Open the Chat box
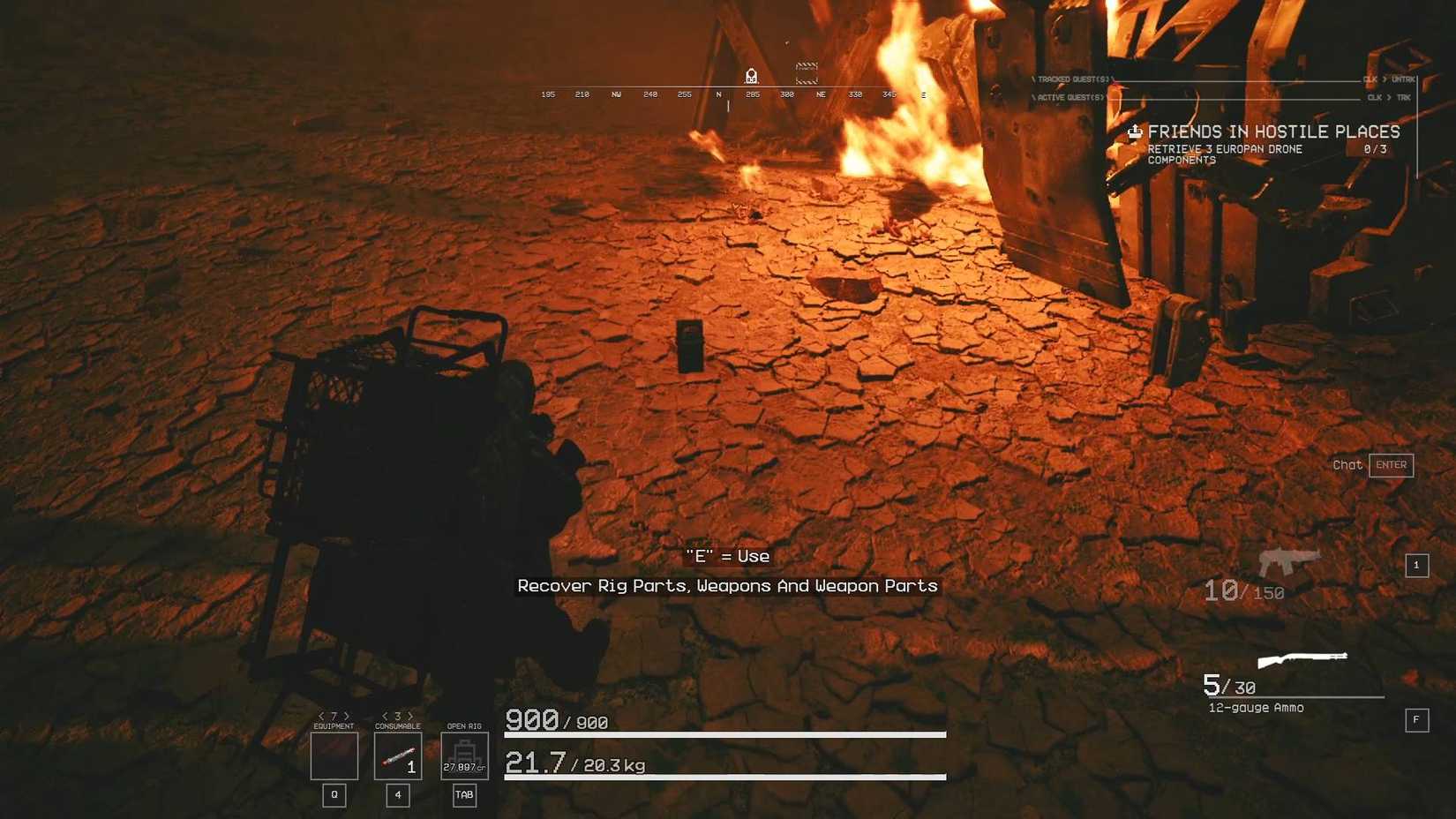This screenshot has width=1456, height=819. point(1347,465)
